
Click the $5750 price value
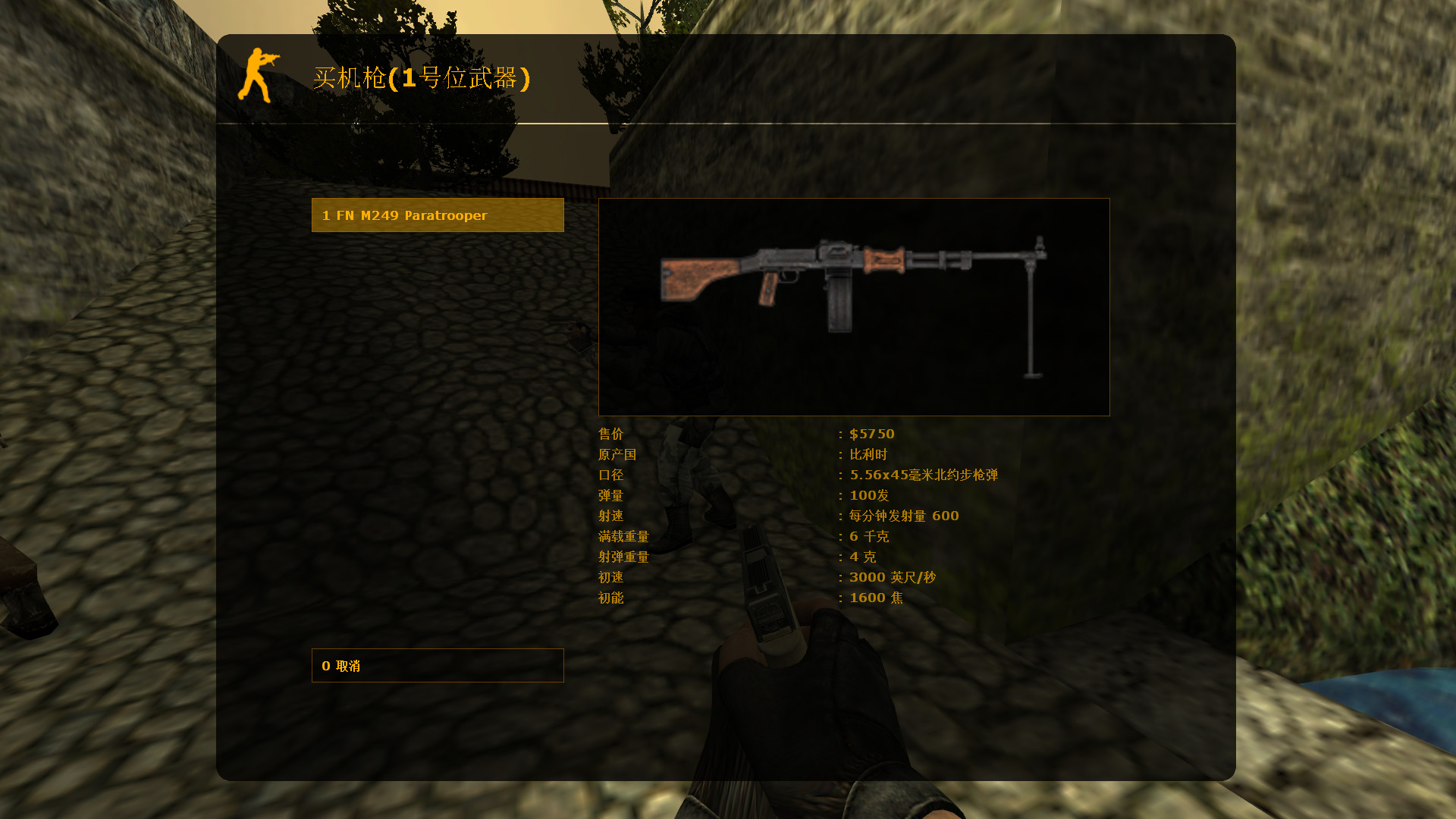click(x=871, y=434)
